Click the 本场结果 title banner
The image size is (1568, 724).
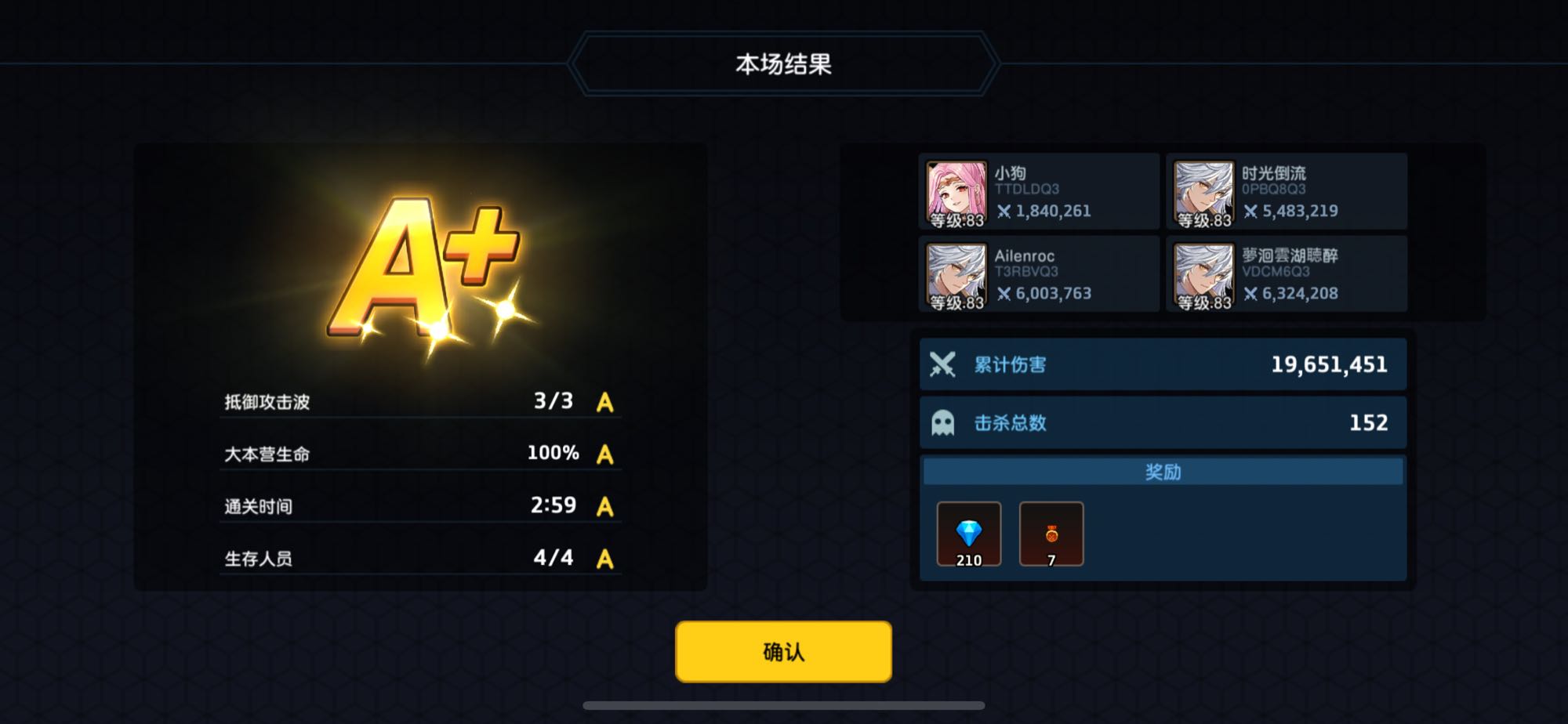coord(784,63)
